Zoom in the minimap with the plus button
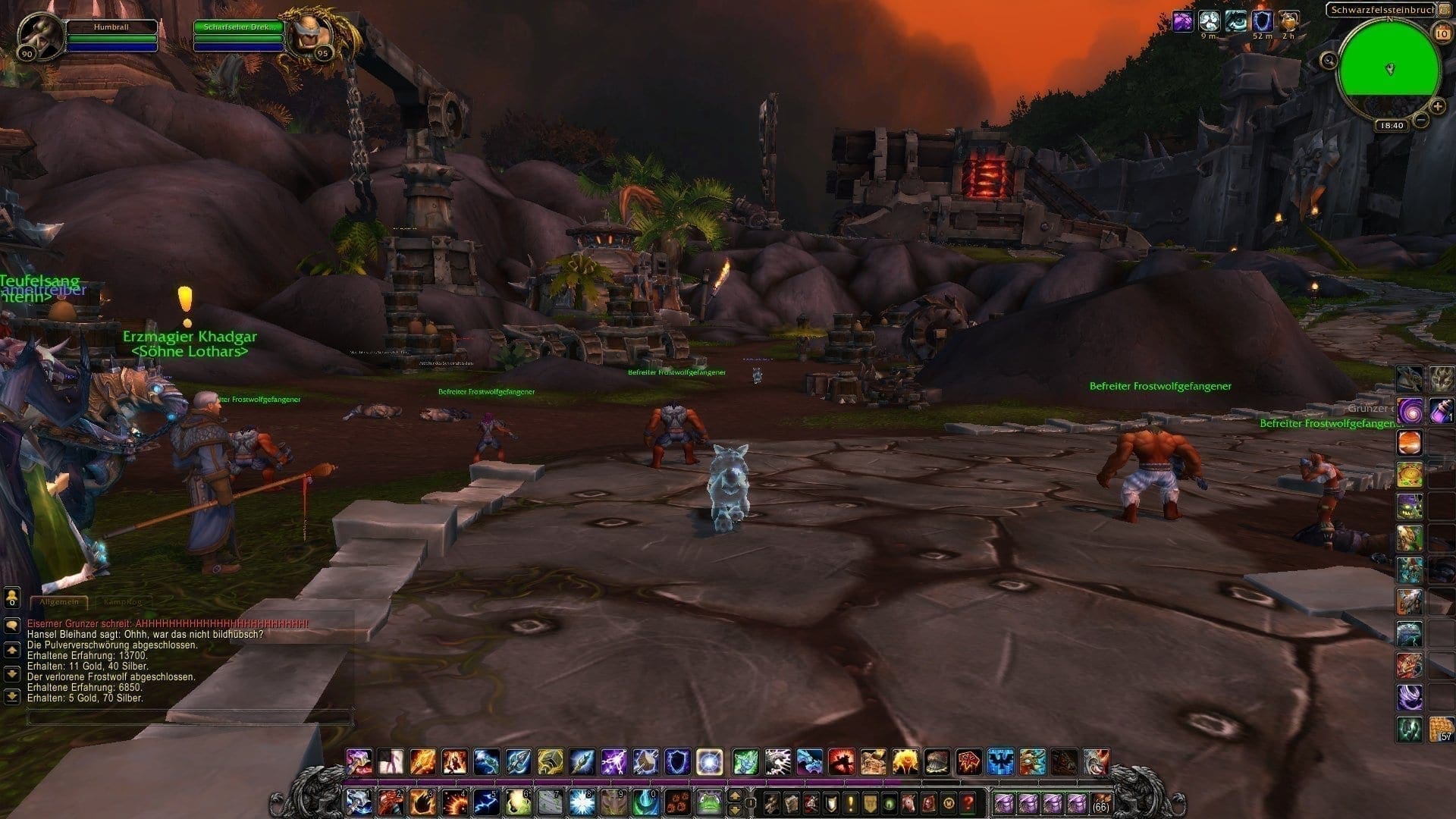This screenshot has height=819, width=1456. click(x=1438, y=106)
